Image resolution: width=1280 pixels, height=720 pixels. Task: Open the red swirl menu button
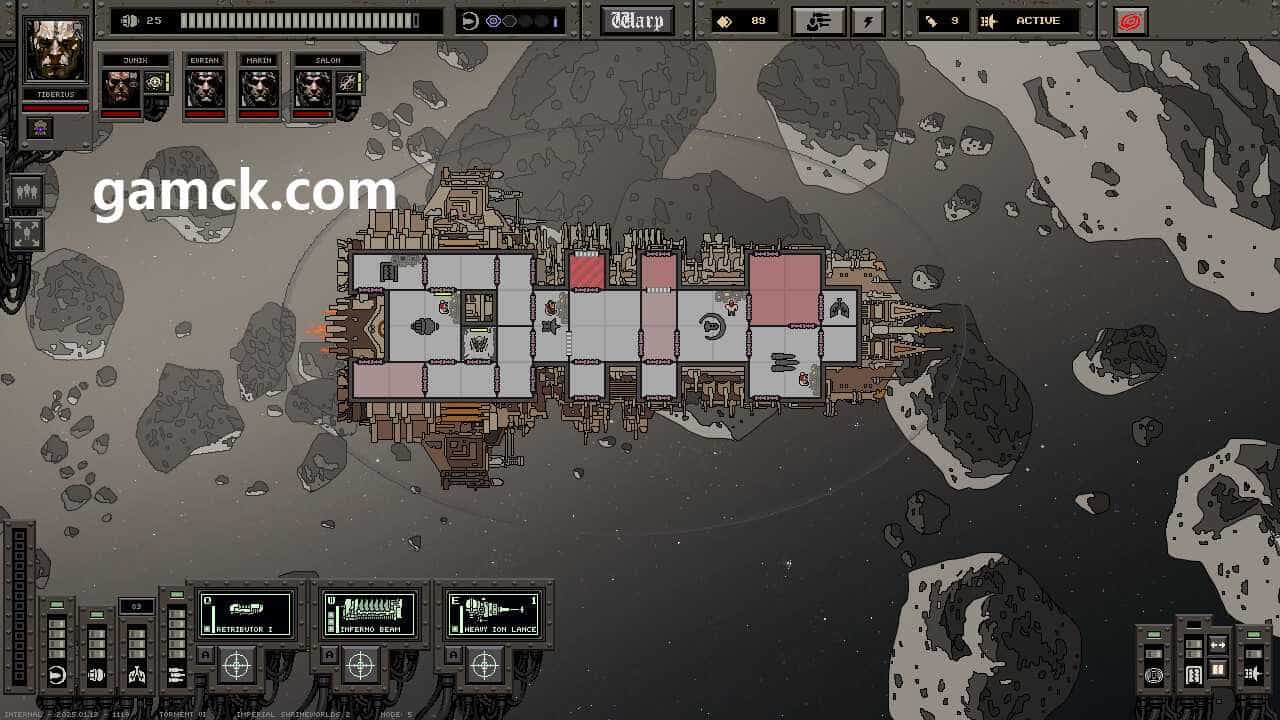pos(1130,21)
